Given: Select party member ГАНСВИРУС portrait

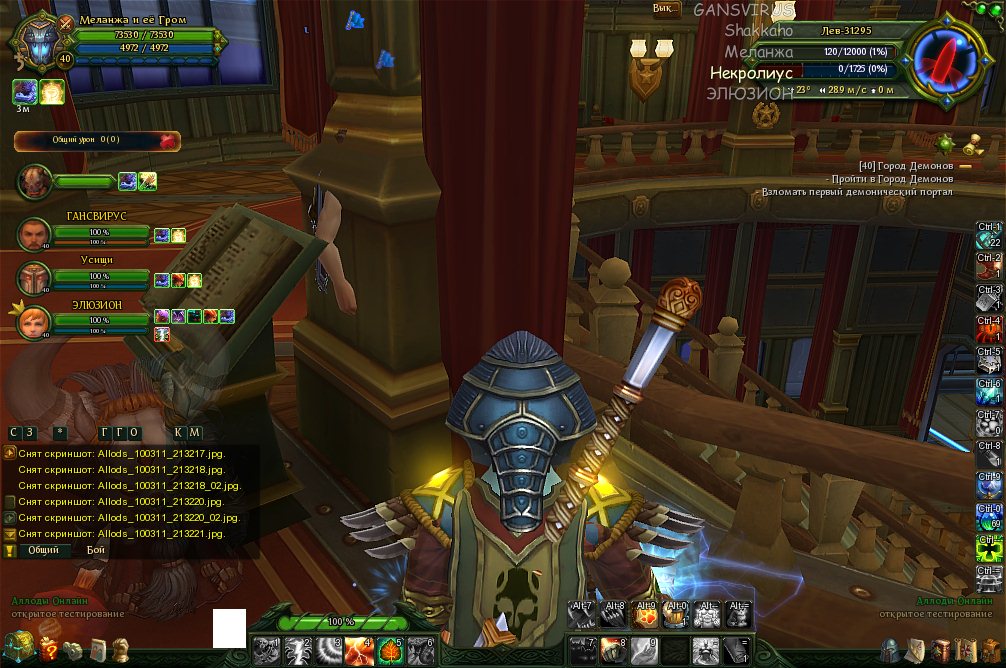Looking at the screenshot, I should pos(34,235).
